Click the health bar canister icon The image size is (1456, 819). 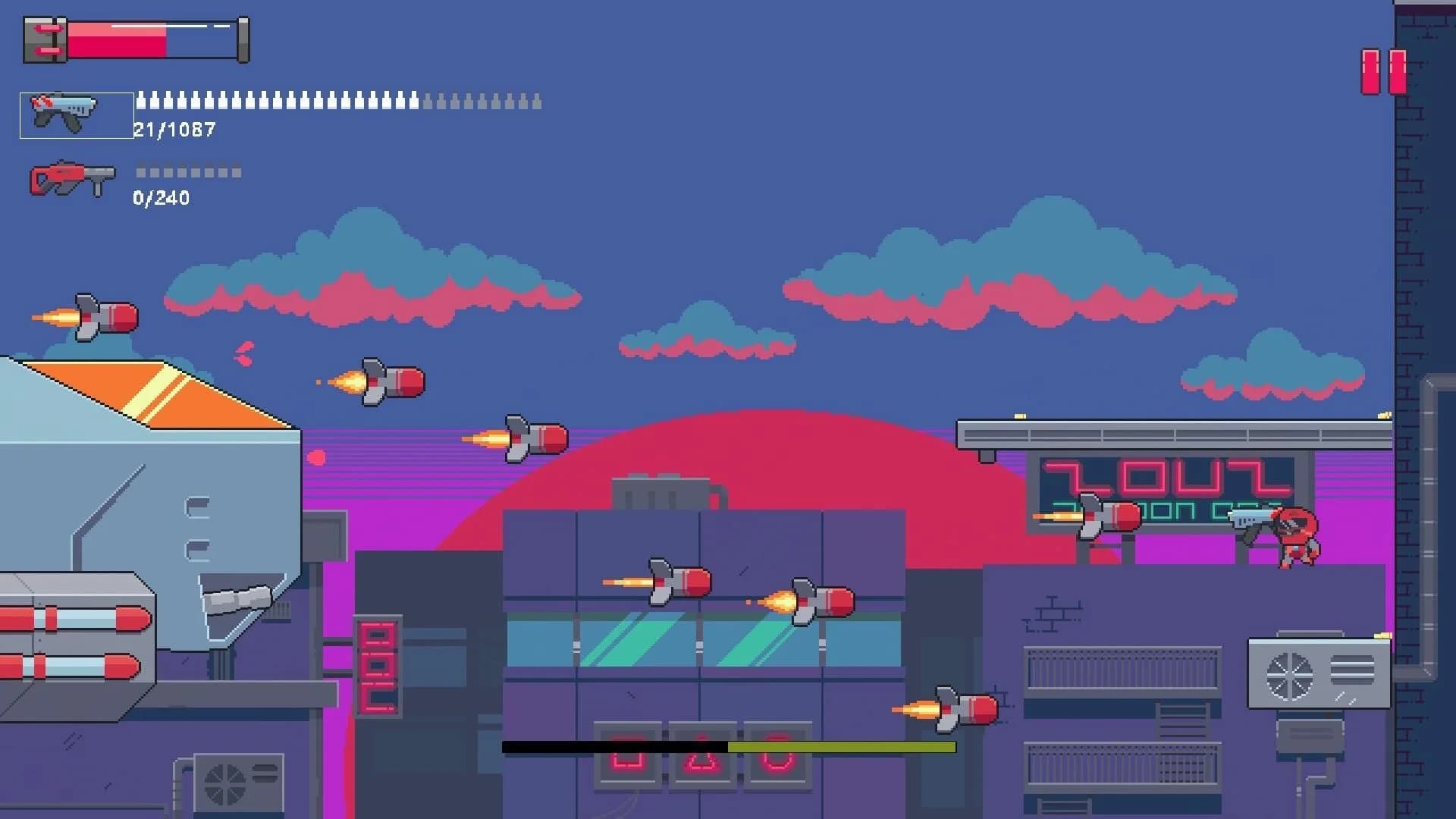[x=47, y=39]
